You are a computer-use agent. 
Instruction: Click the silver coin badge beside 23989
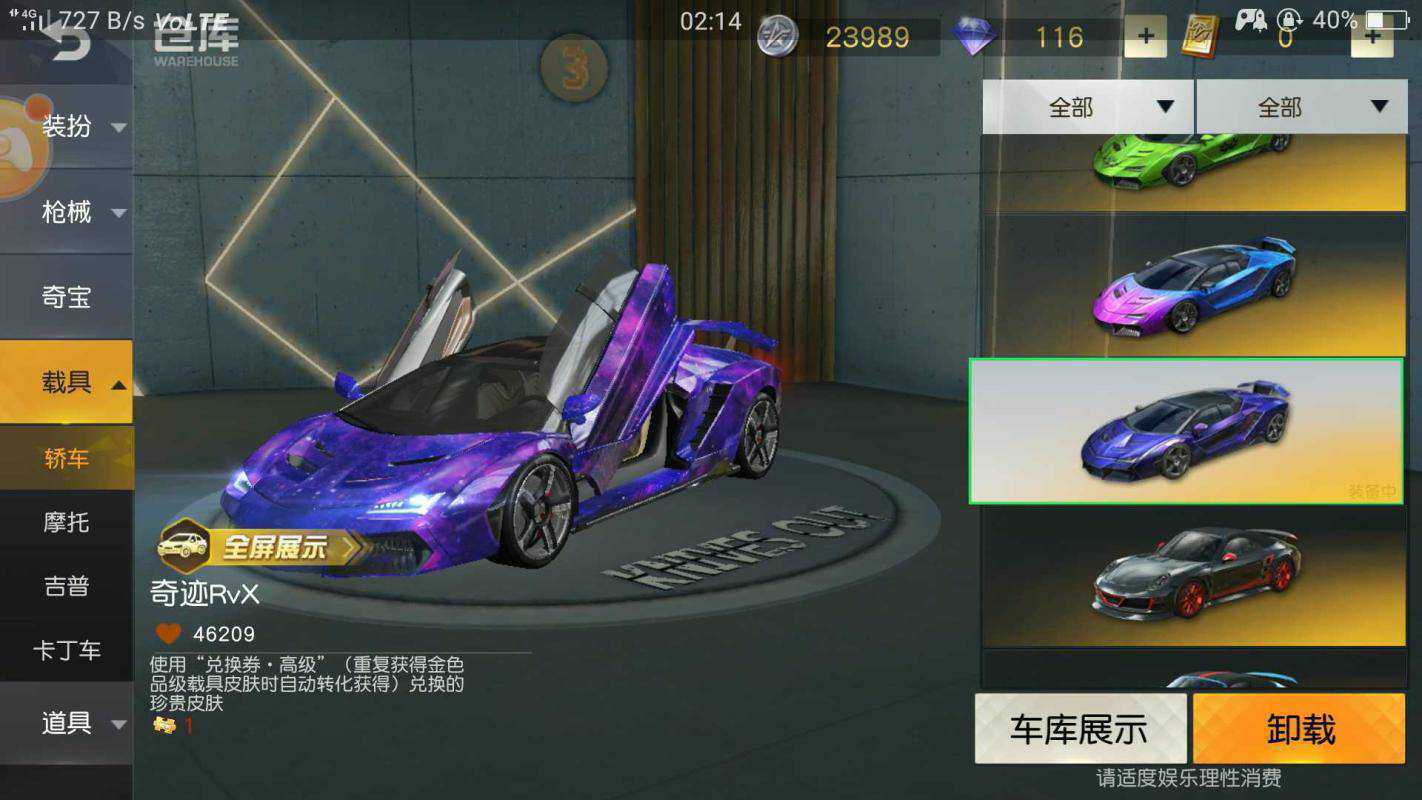pos(777,36)
